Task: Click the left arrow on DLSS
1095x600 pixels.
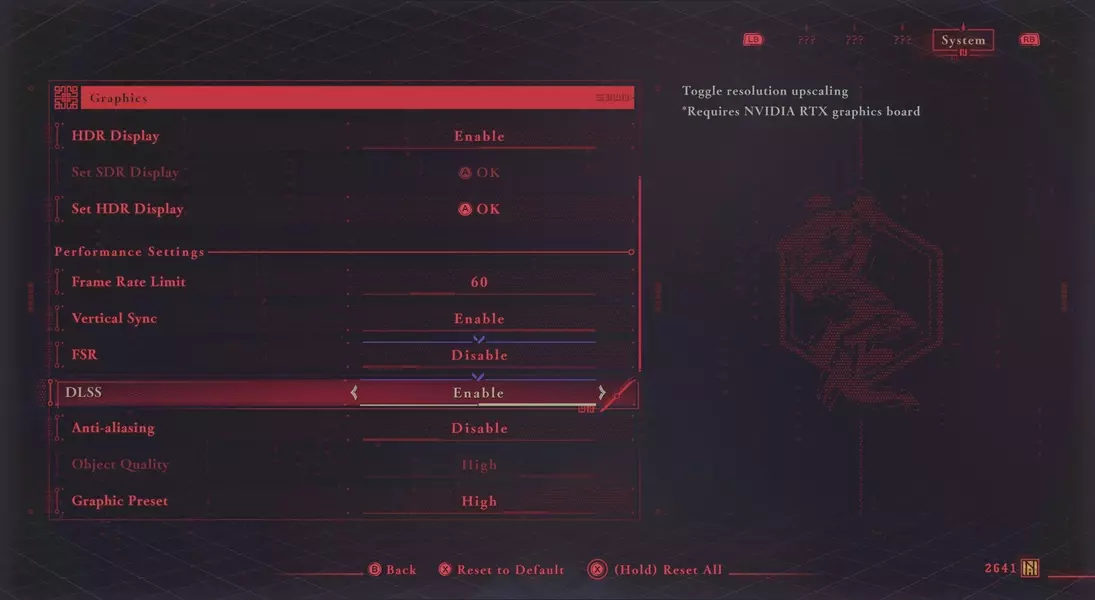Action: [x=354, y=393]
